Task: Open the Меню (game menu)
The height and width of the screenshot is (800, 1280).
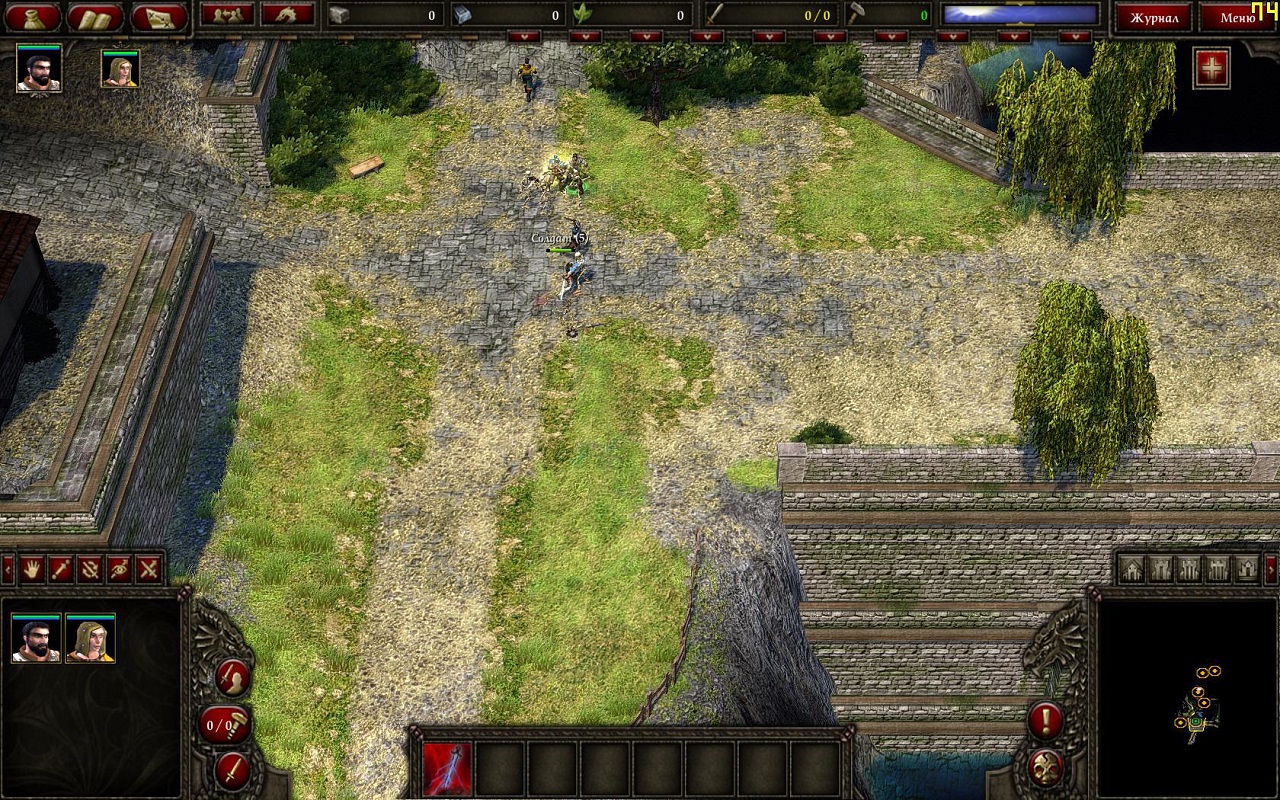Action: (1237, 17)
